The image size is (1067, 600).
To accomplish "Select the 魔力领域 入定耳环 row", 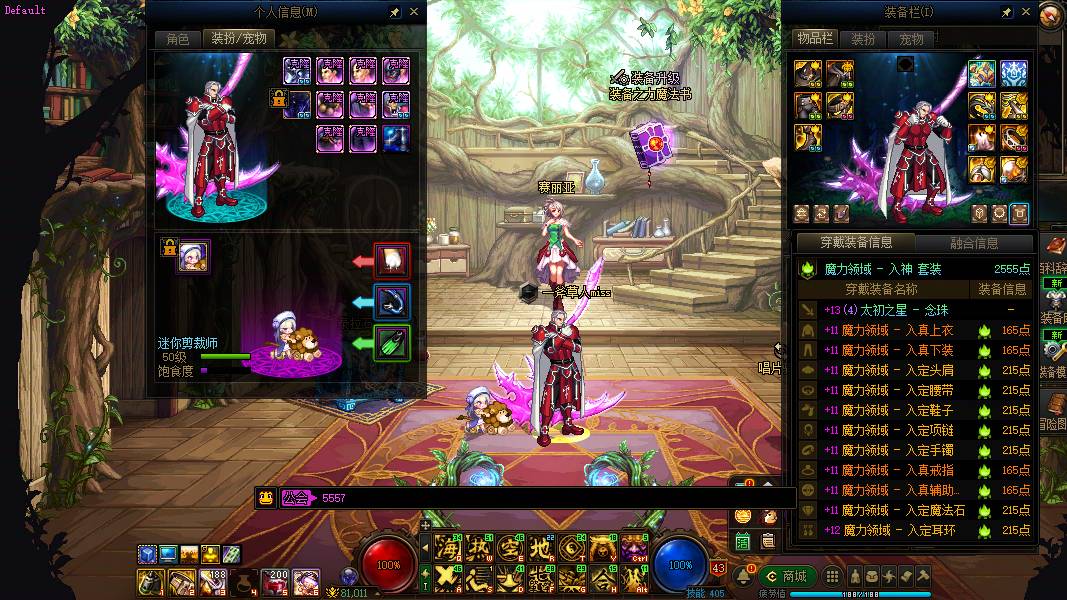I will pyautogui.click(x=915, y=530).
